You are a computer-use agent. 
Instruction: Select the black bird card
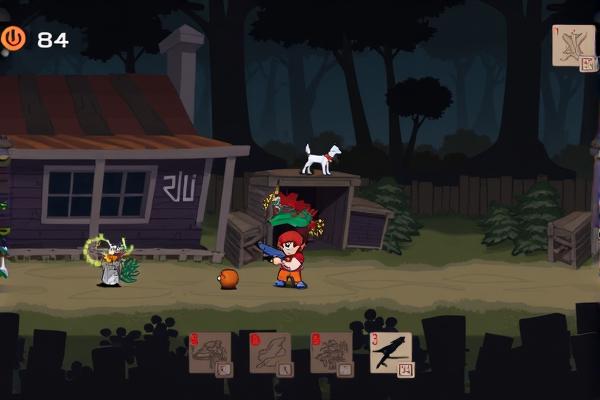click(x=390, y=352)
